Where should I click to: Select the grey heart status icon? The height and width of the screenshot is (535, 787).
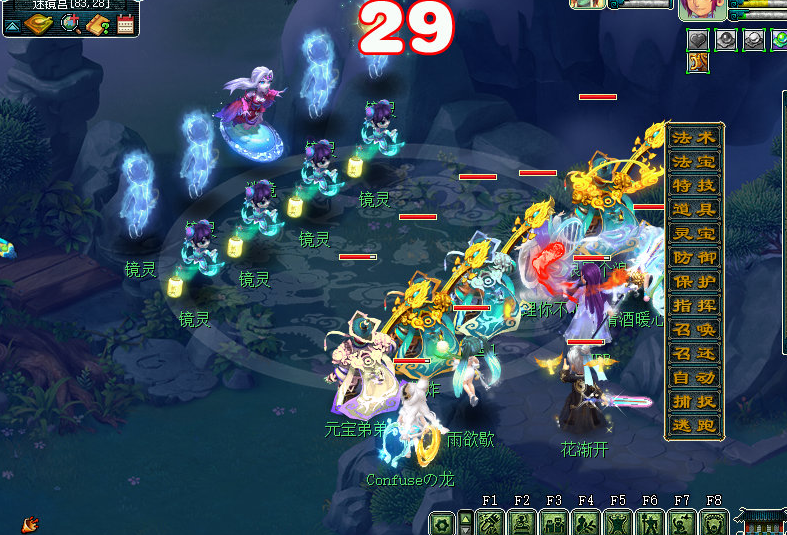[x=698, y=39]
